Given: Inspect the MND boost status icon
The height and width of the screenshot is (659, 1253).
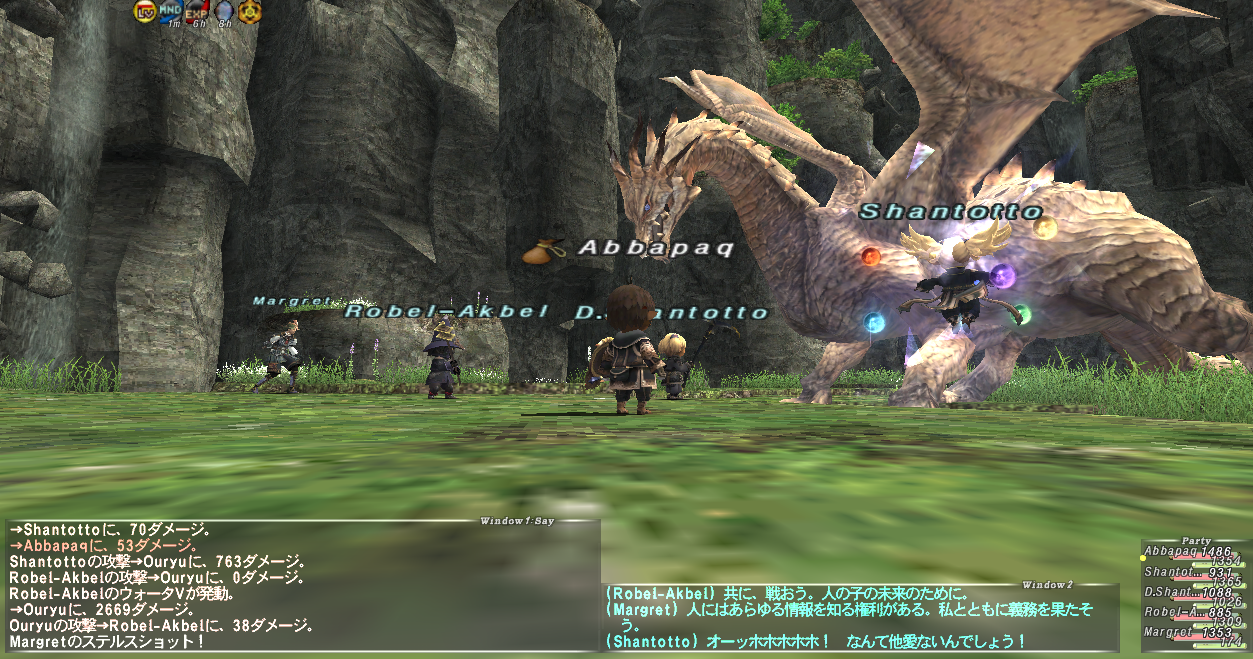Looking at the screenshot, I should coord(171,12).
